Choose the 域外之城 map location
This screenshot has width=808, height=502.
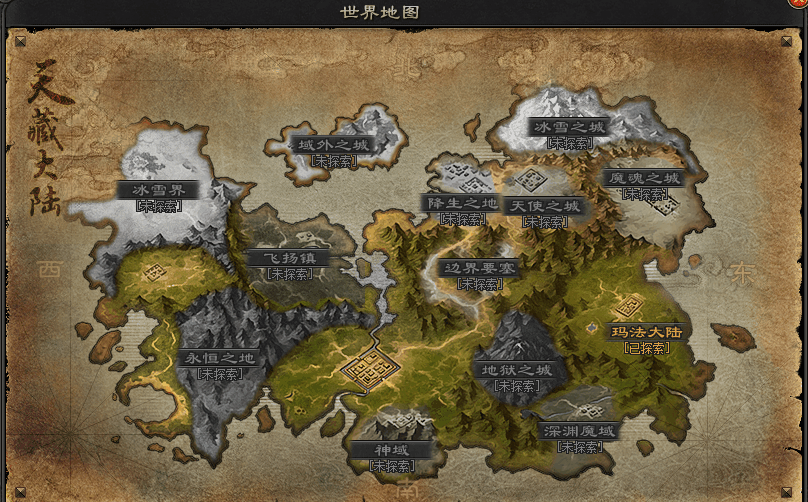(333, 145)
